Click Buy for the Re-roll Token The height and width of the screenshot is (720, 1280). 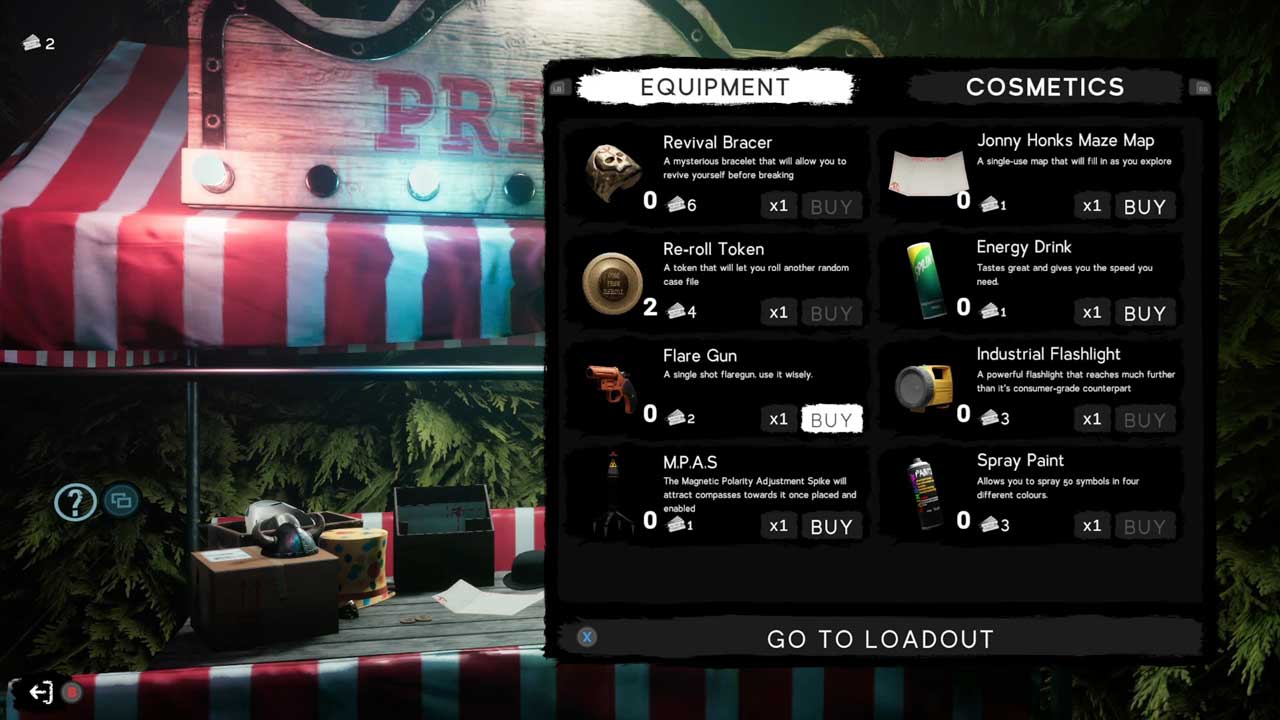(831, 313)
